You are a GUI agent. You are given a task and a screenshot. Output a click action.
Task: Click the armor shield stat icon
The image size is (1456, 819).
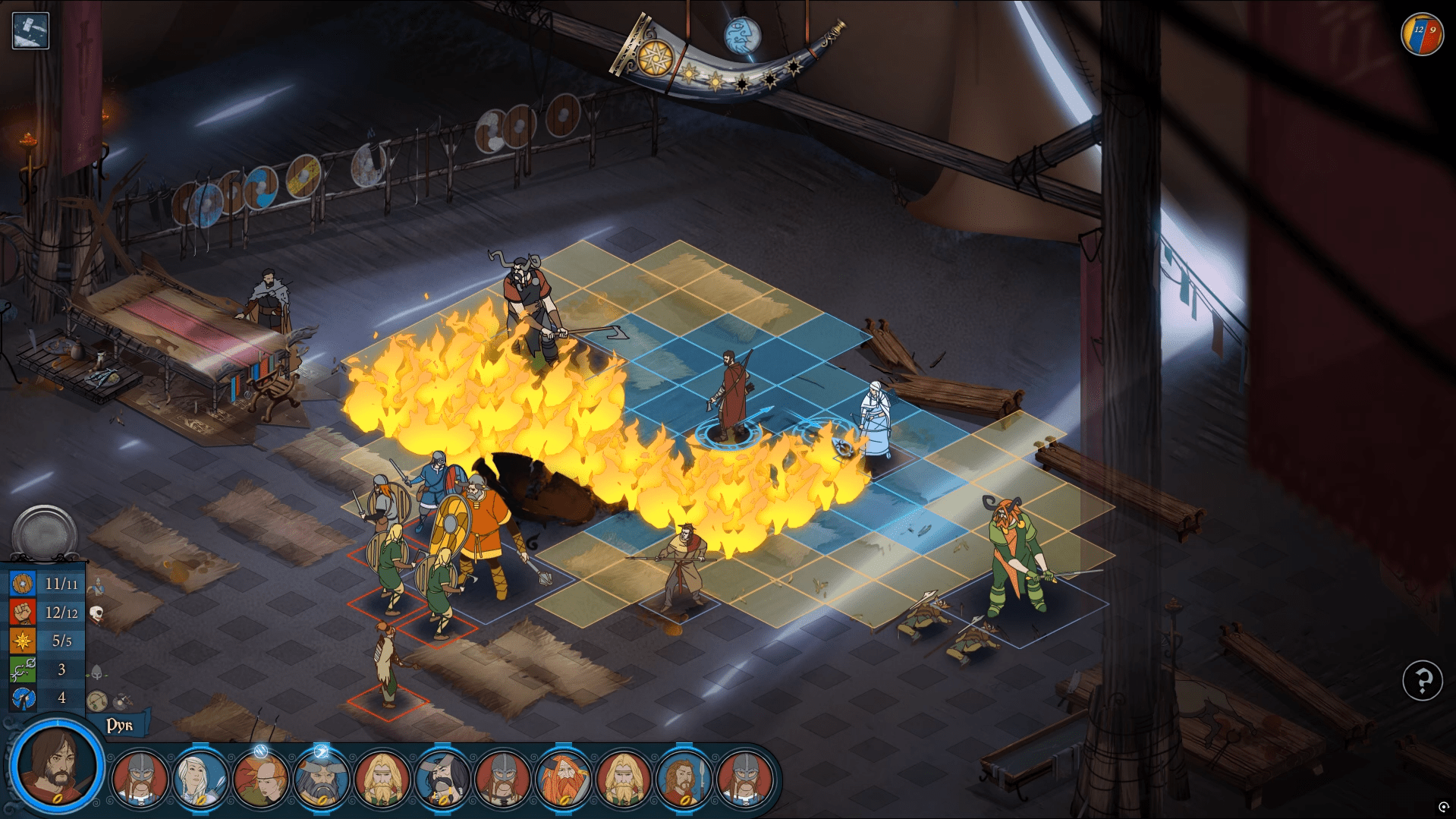[22, 584]
